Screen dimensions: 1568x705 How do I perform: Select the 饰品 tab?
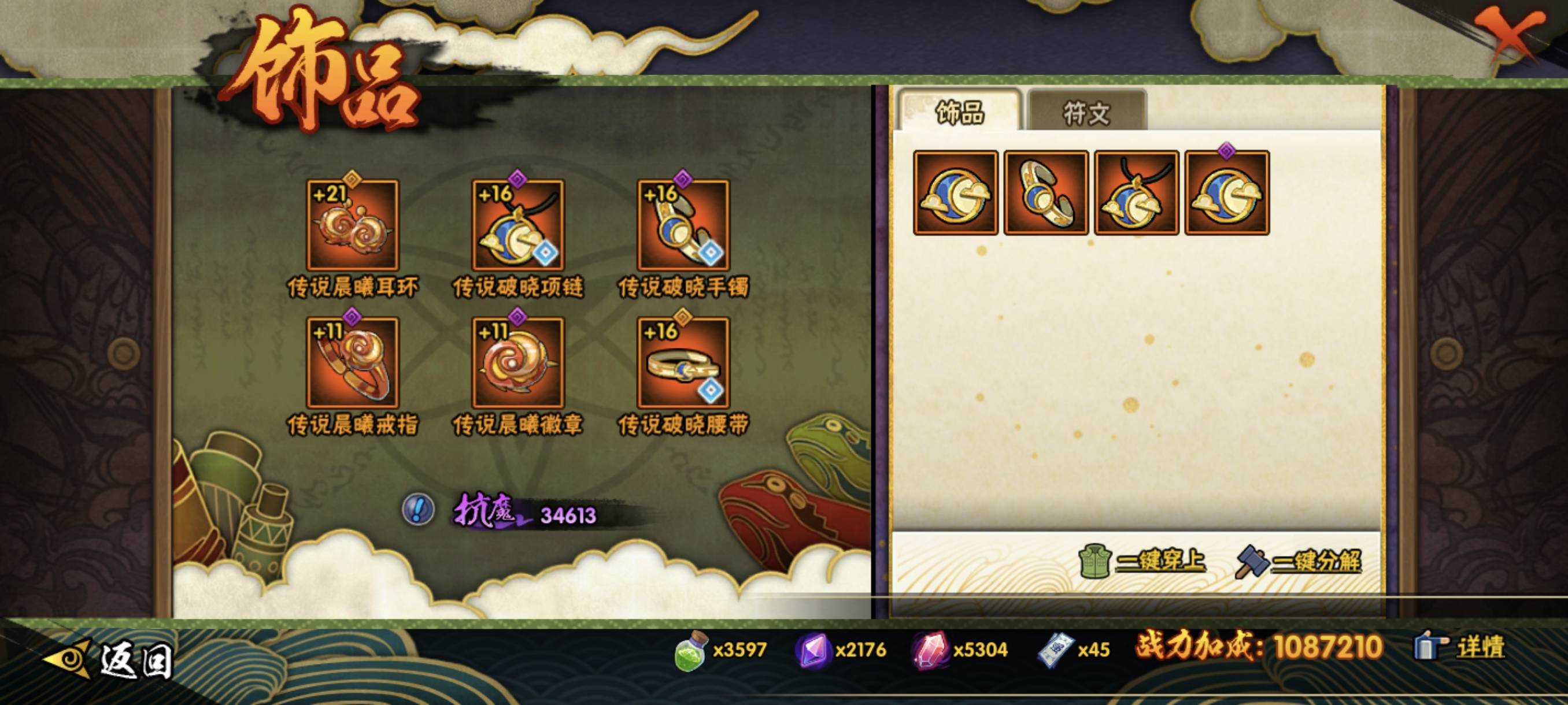coord(959,112)
